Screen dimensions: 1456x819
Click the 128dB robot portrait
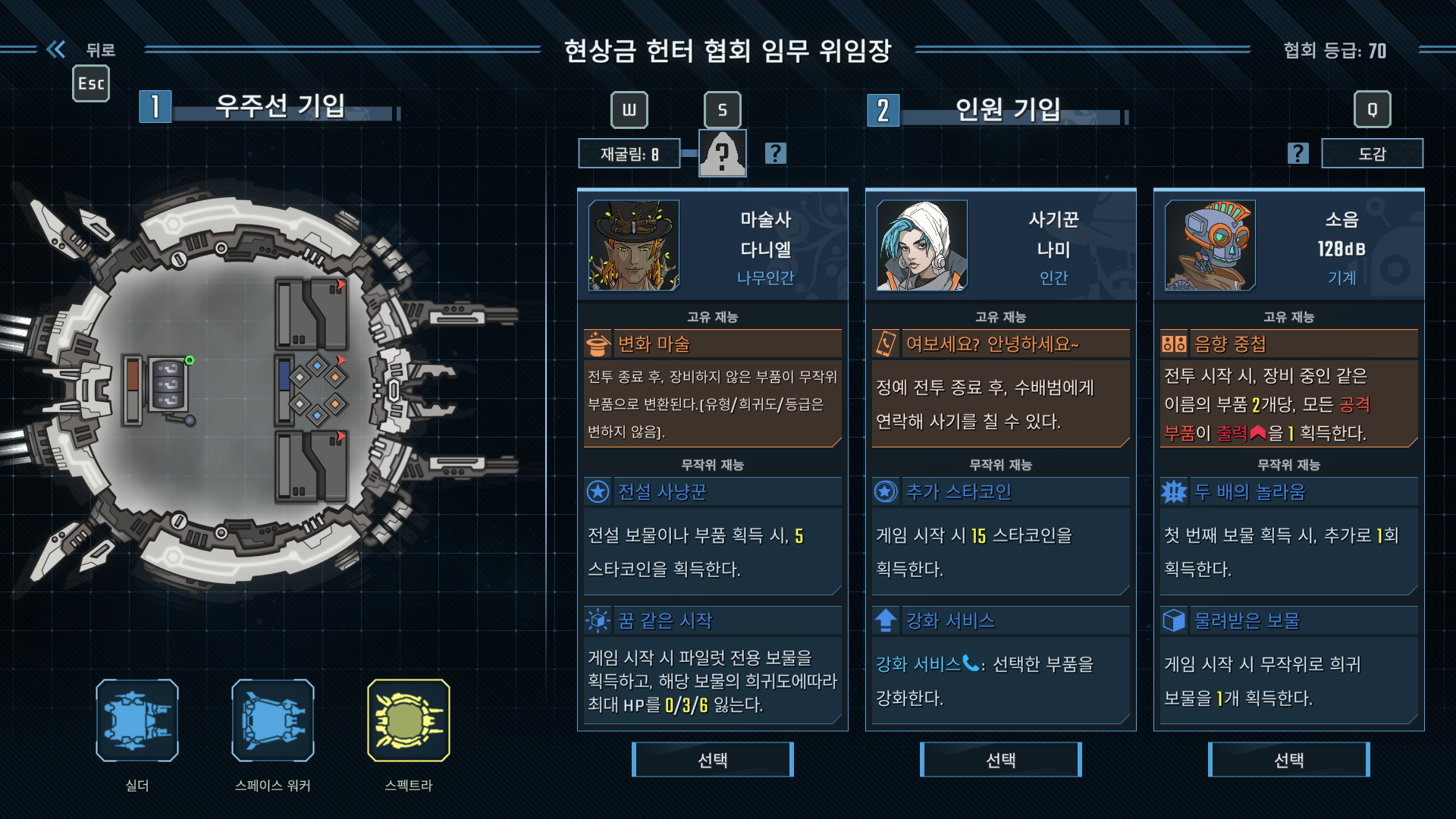tap(1210, 246)
